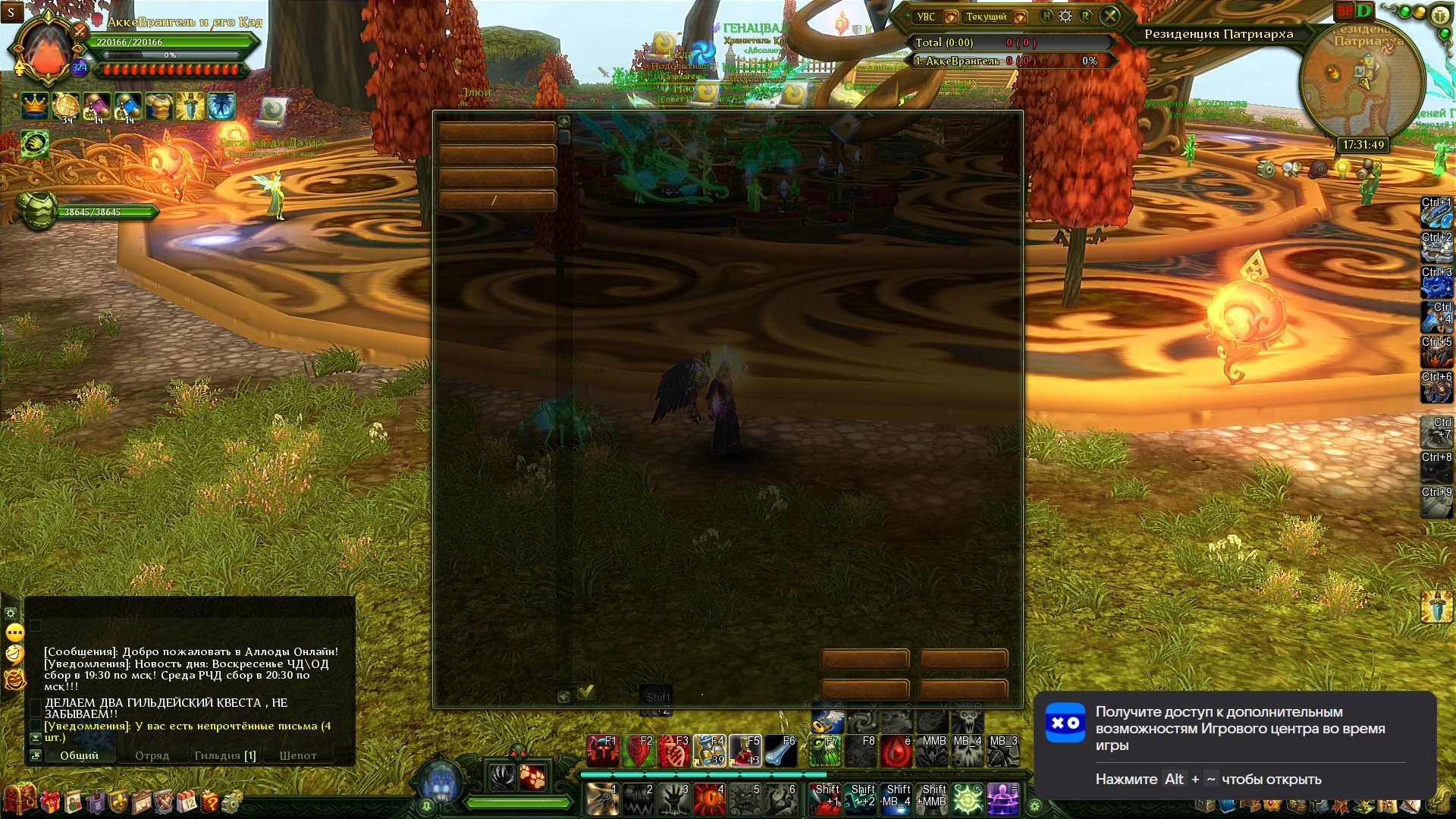Use the F4 potion with 39 charges
The image size is (1456, 819).
(710, 751)
